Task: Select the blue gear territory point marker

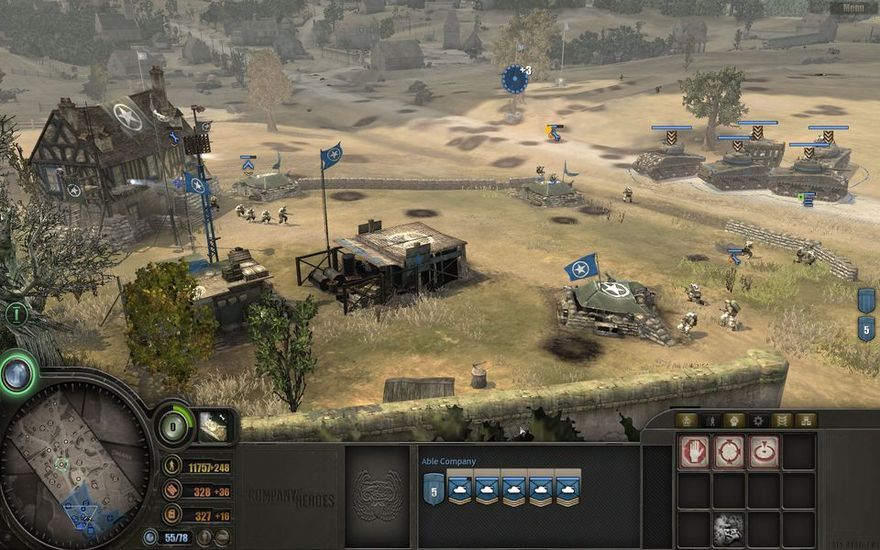Action: 515,78
